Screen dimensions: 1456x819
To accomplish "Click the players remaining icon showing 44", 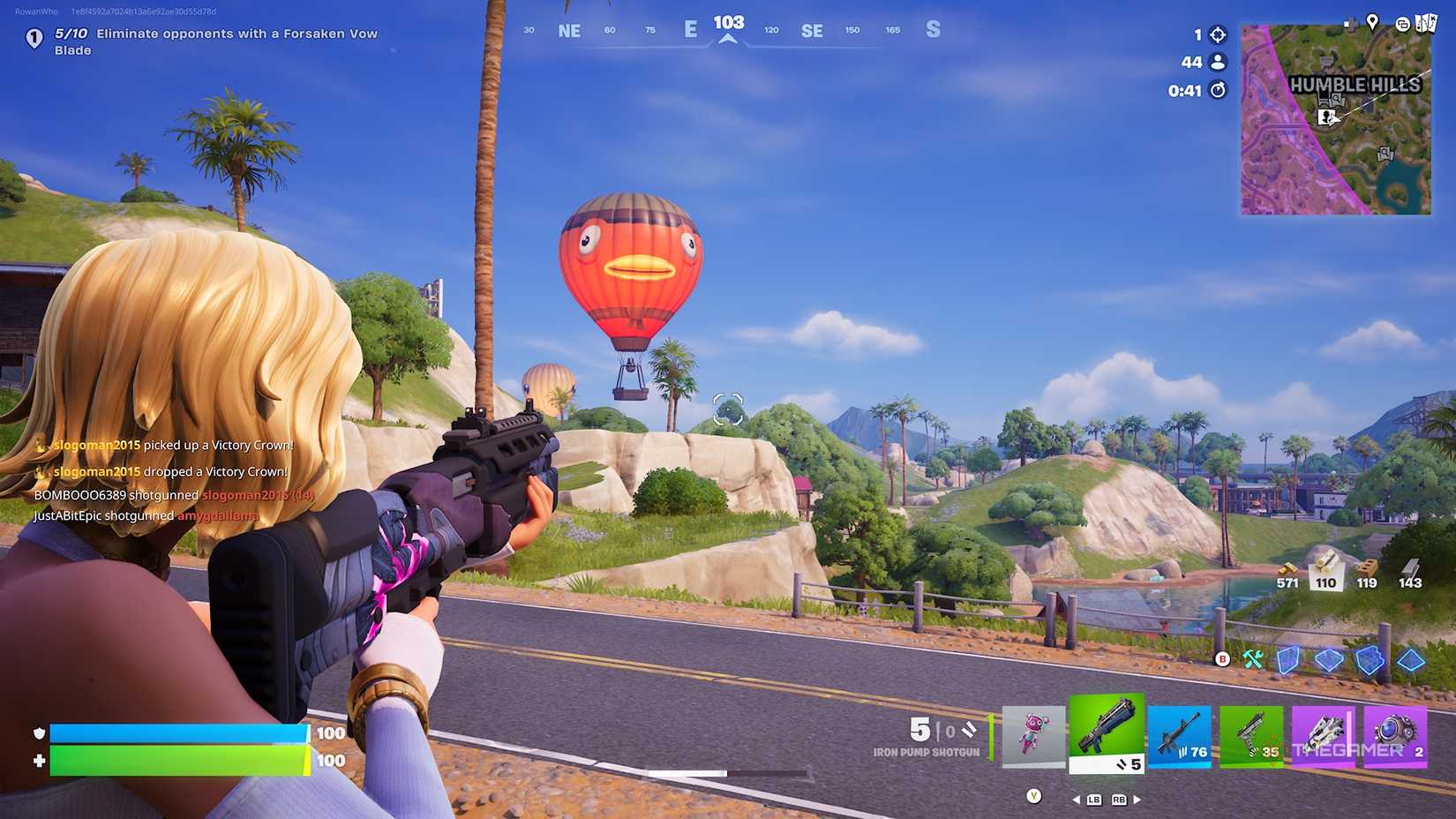I will click(x=1217, y=62).
